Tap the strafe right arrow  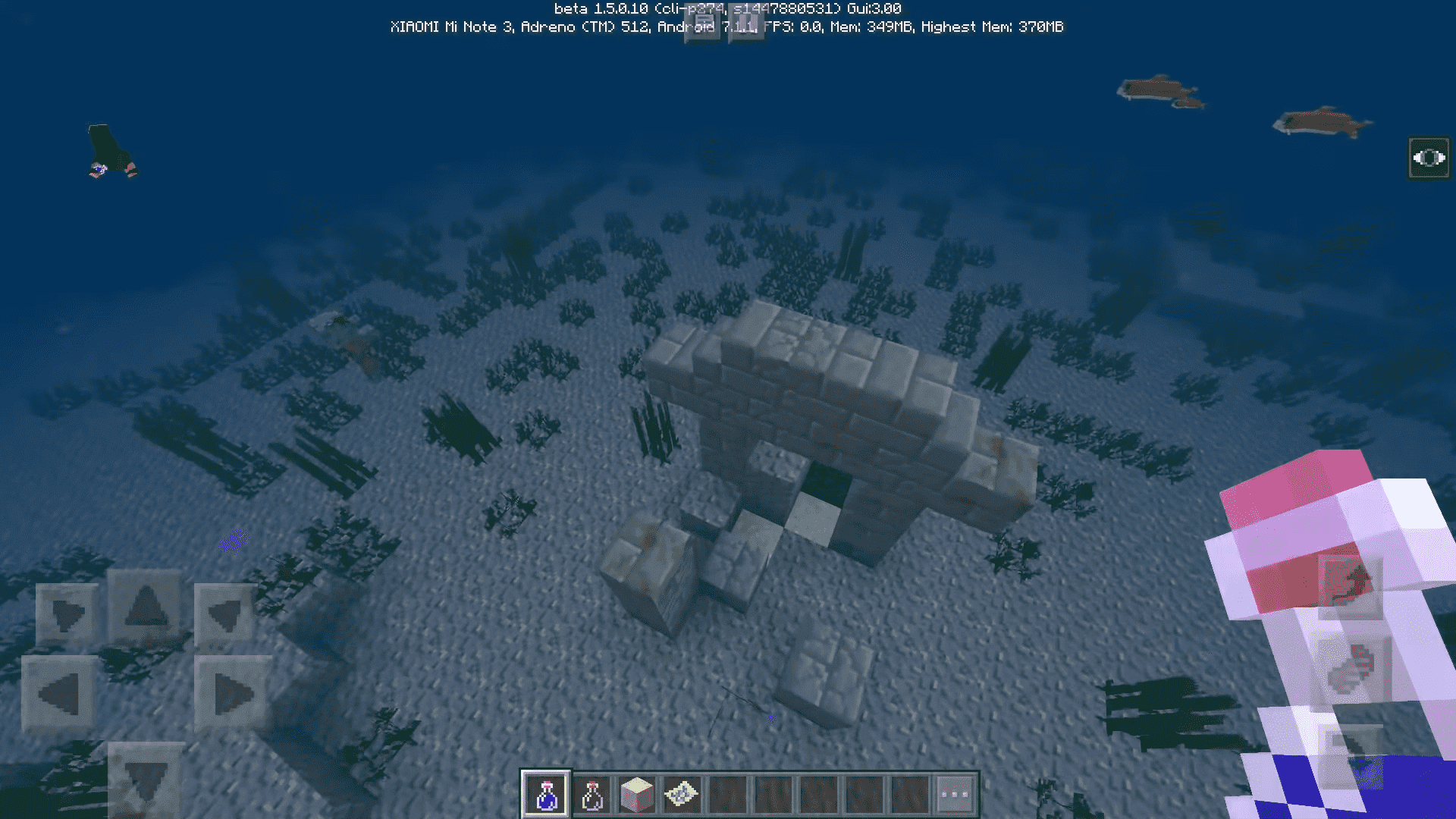point(232,693)
